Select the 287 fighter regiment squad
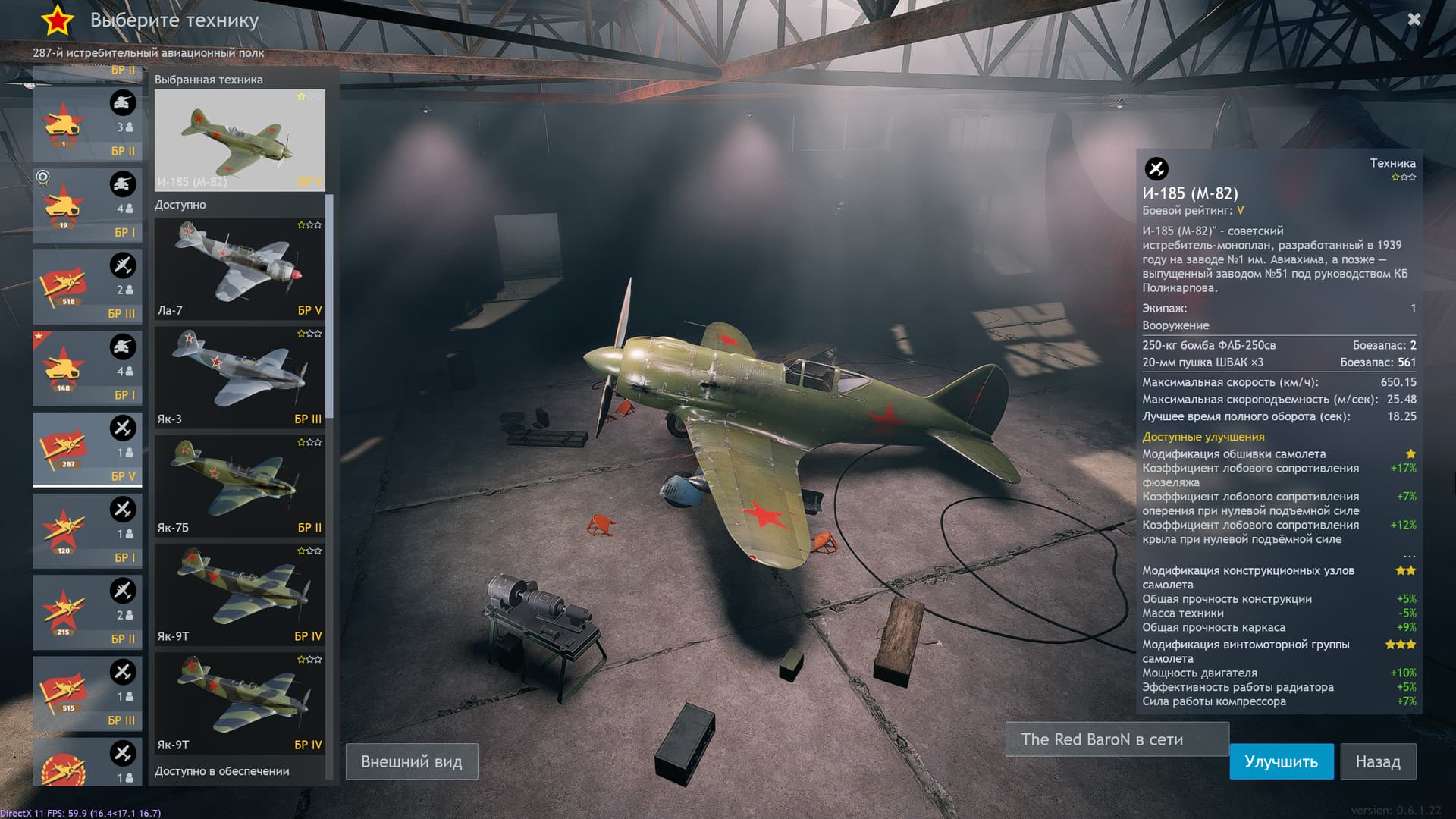The image size is (1456, 819). click(87, 449)
